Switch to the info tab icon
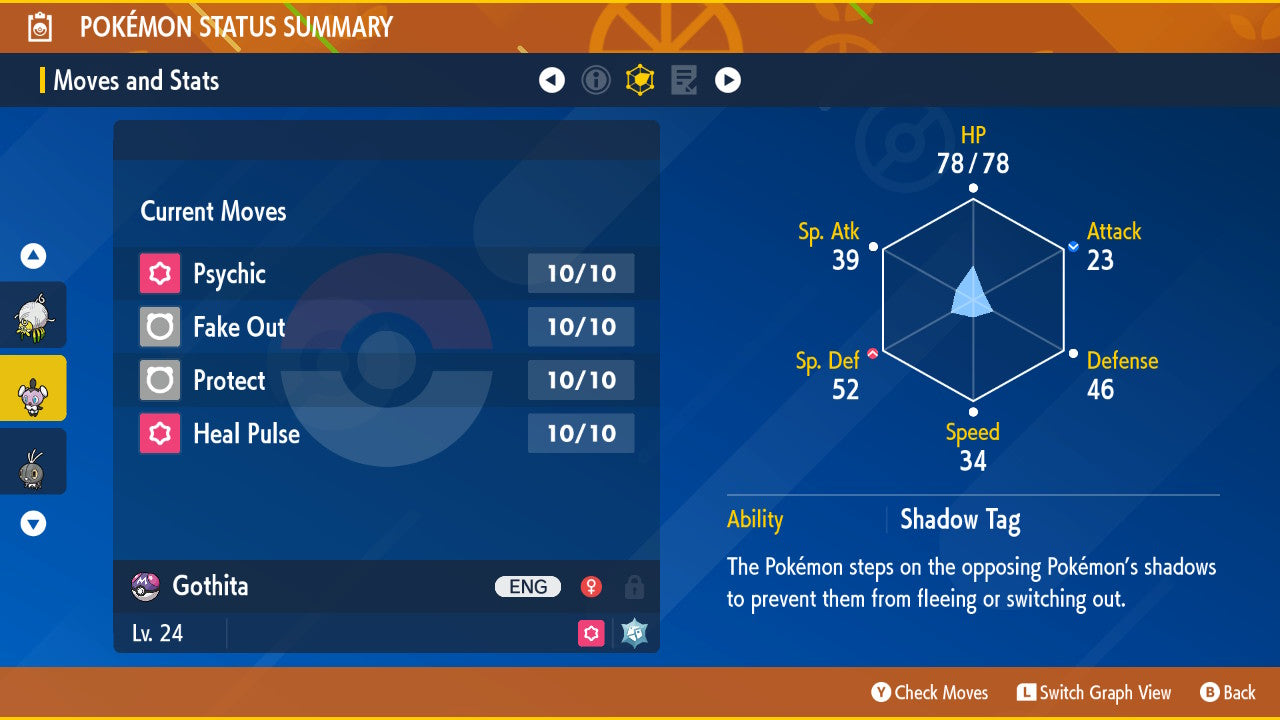 (596, 80)
